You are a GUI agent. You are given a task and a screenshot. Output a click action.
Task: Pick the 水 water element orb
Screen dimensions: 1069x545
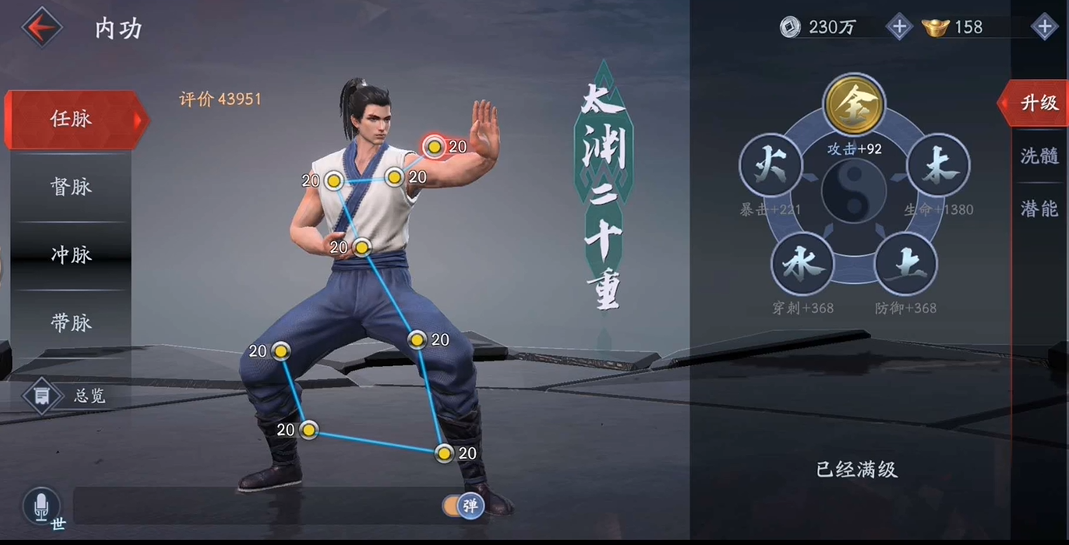point(802,264)
